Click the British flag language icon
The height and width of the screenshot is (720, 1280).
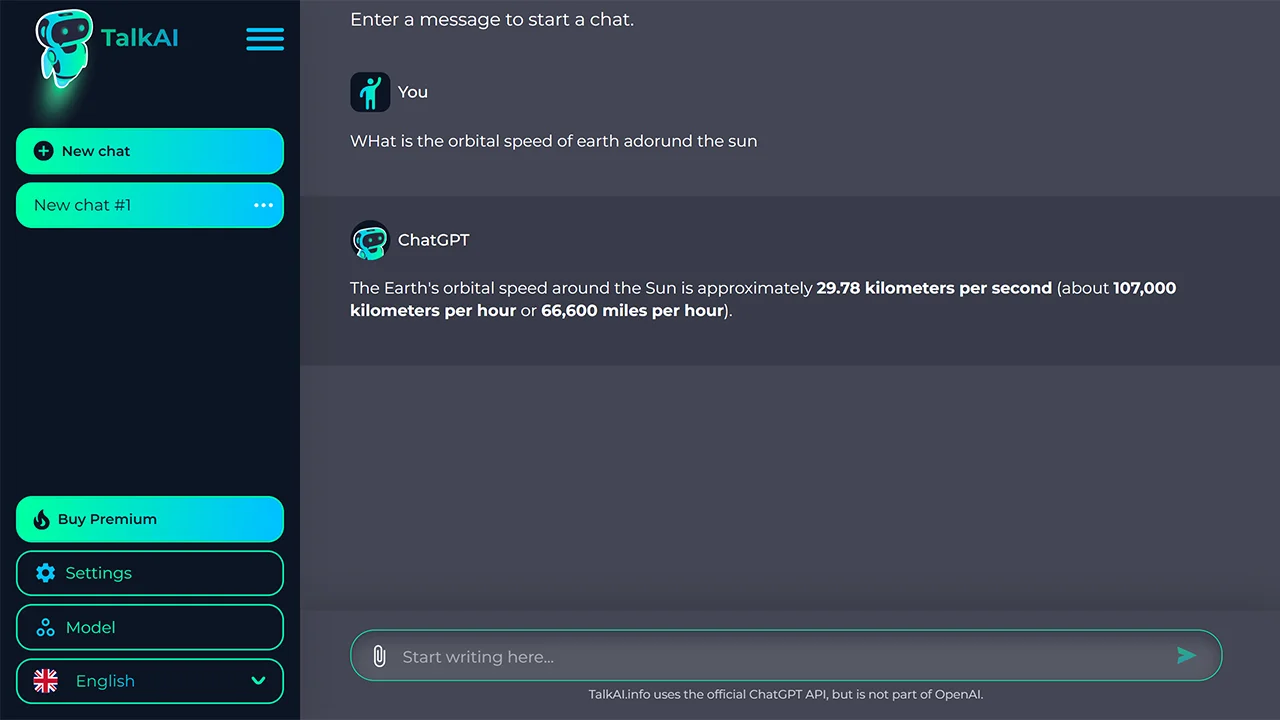(x=45, y=681)
